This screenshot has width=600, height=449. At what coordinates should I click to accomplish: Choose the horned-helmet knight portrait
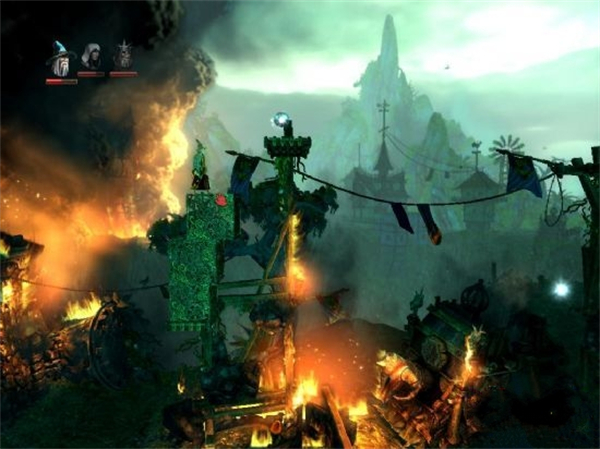click(123, 56)
